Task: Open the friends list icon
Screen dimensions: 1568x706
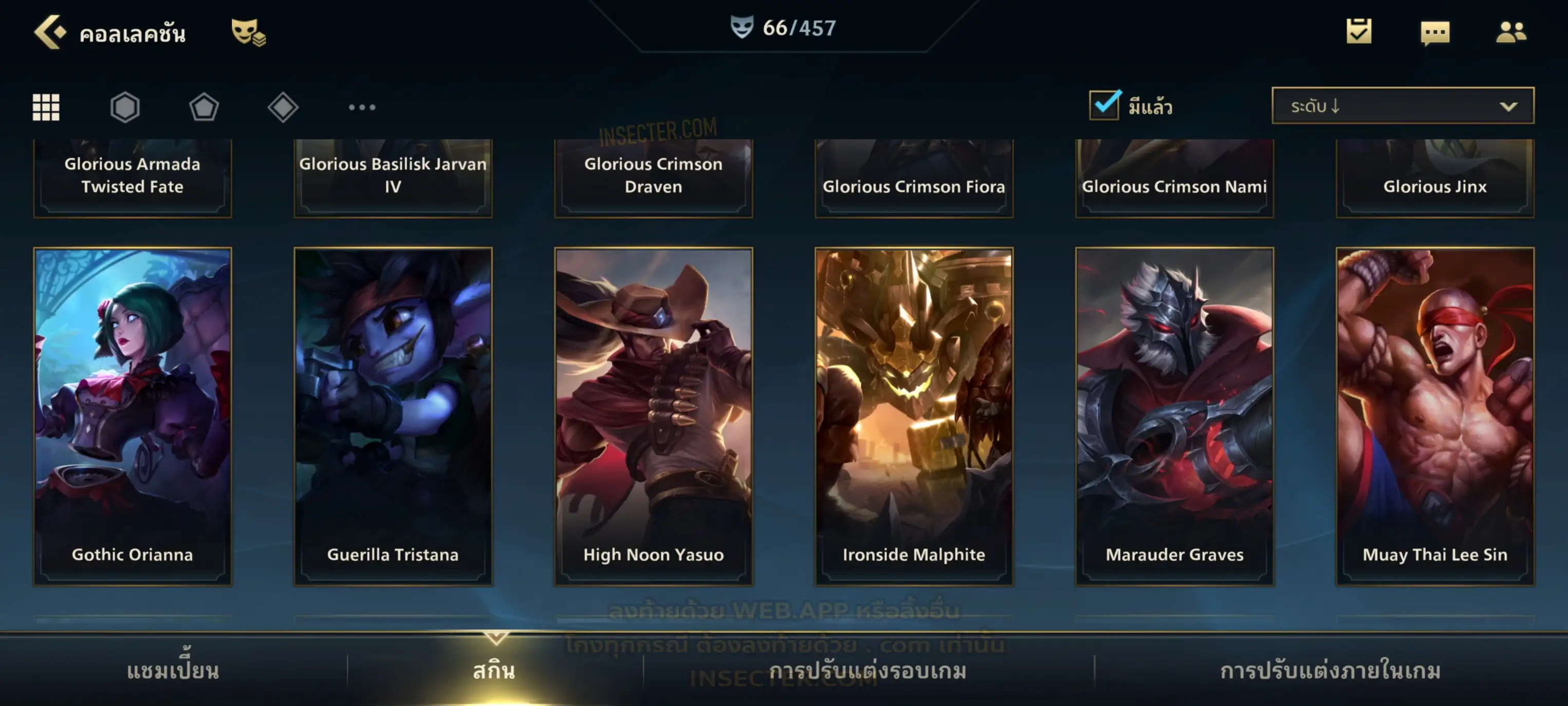Action: click(x=1510, y=32)
